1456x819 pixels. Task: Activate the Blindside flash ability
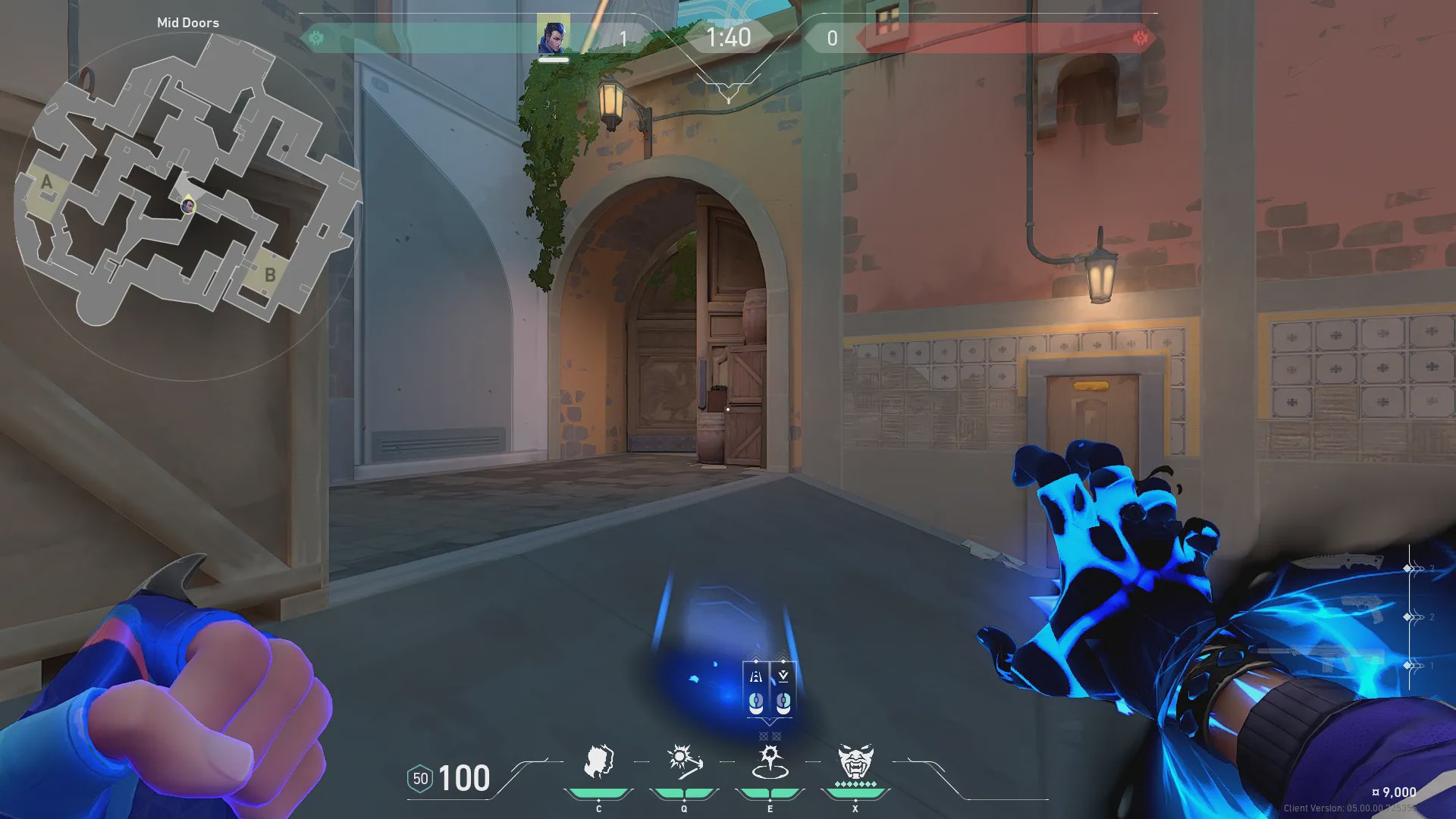683,761
